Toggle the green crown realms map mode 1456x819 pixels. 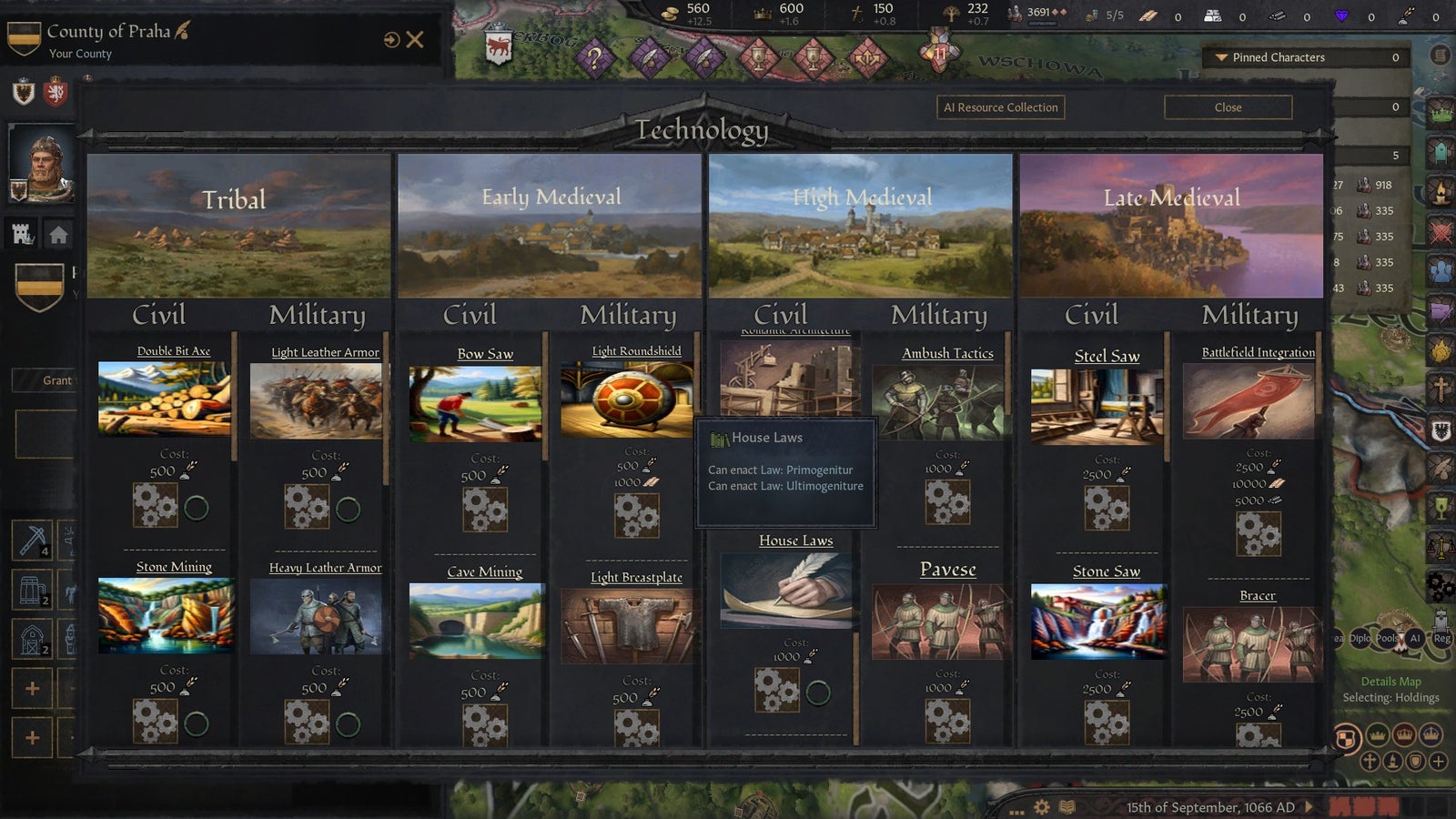pos(1378,736)
